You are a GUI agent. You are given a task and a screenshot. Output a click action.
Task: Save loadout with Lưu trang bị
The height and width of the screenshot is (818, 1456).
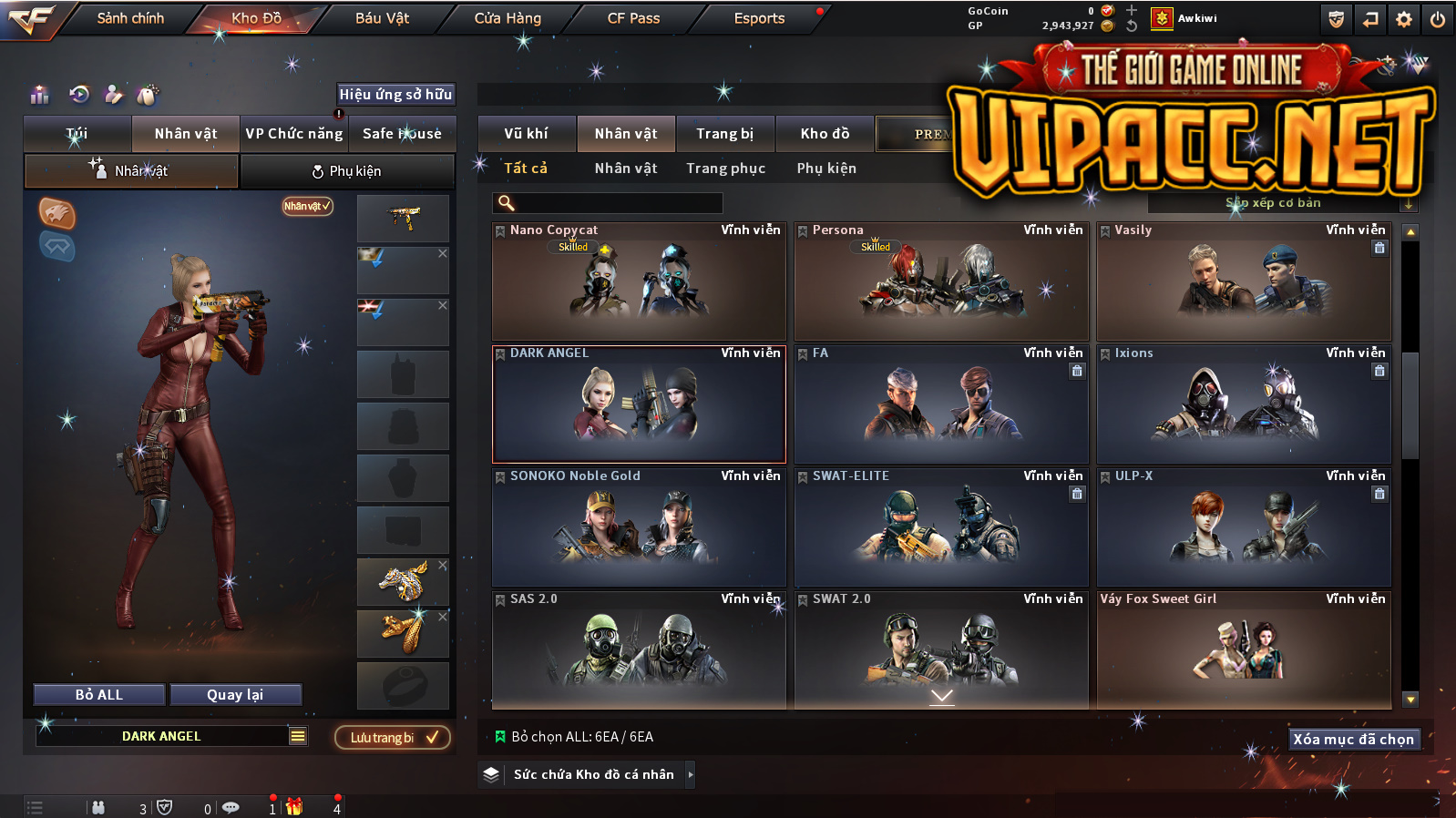click(393, 737)
